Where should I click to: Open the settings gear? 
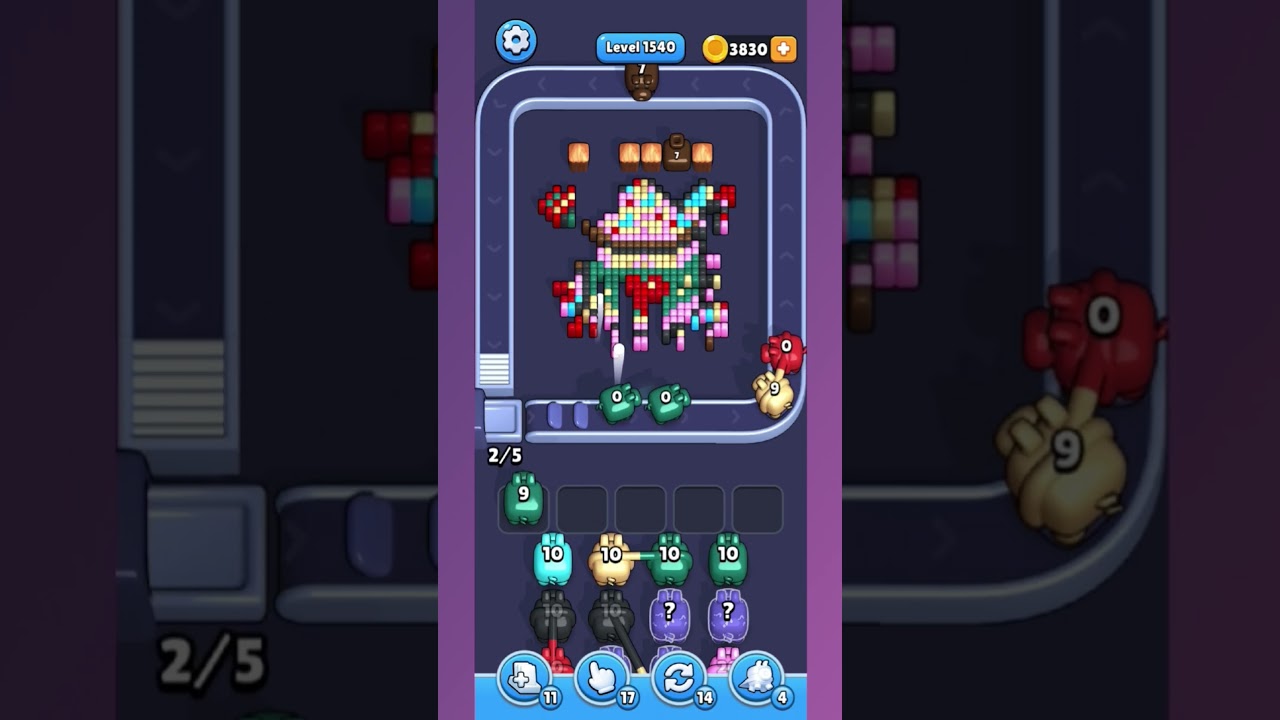[x=516, y=42]
